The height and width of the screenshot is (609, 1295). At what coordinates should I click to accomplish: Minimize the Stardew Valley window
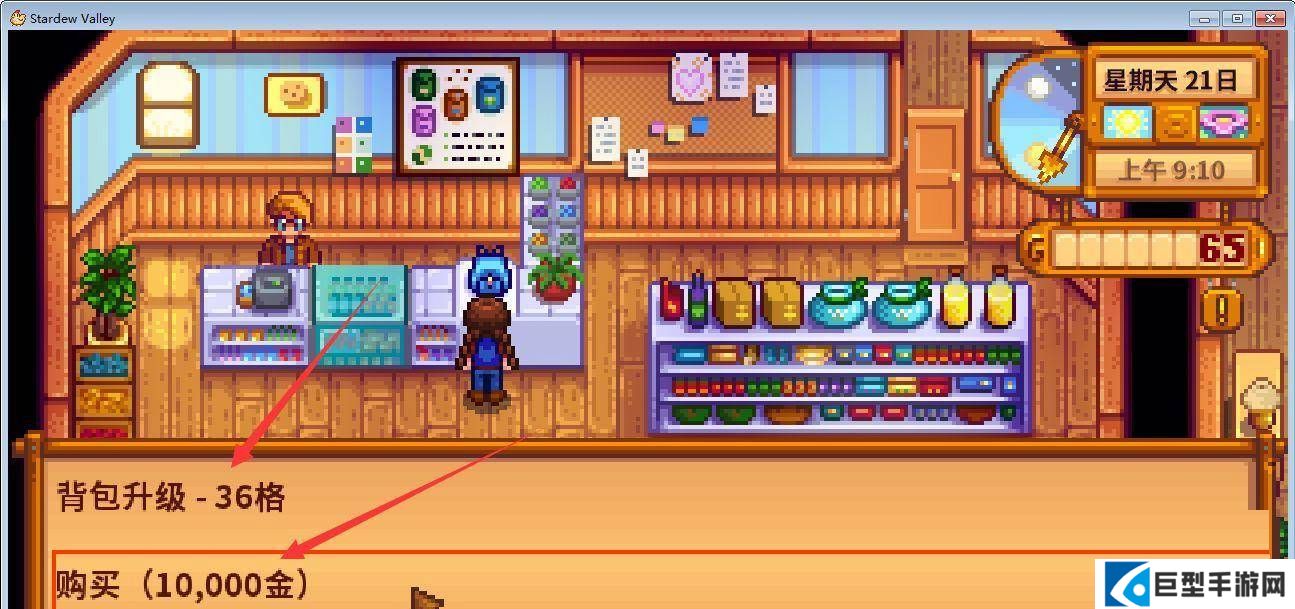pos(1206,18)
